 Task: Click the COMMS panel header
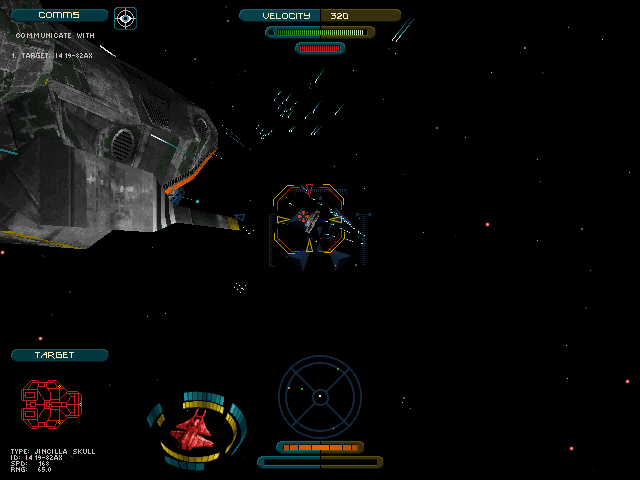tap(59, 16)
